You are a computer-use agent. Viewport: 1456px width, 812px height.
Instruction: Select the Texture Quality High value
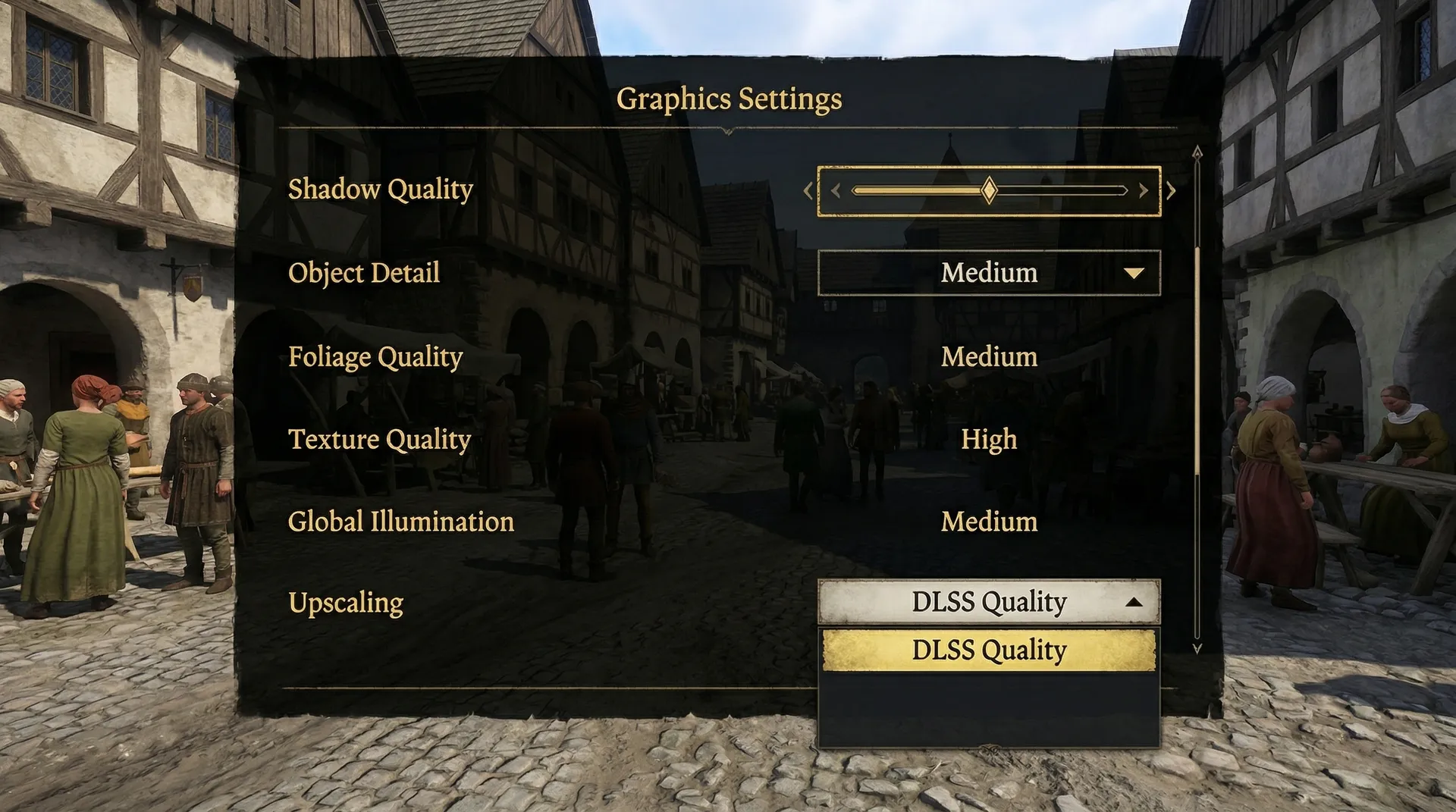989,440
